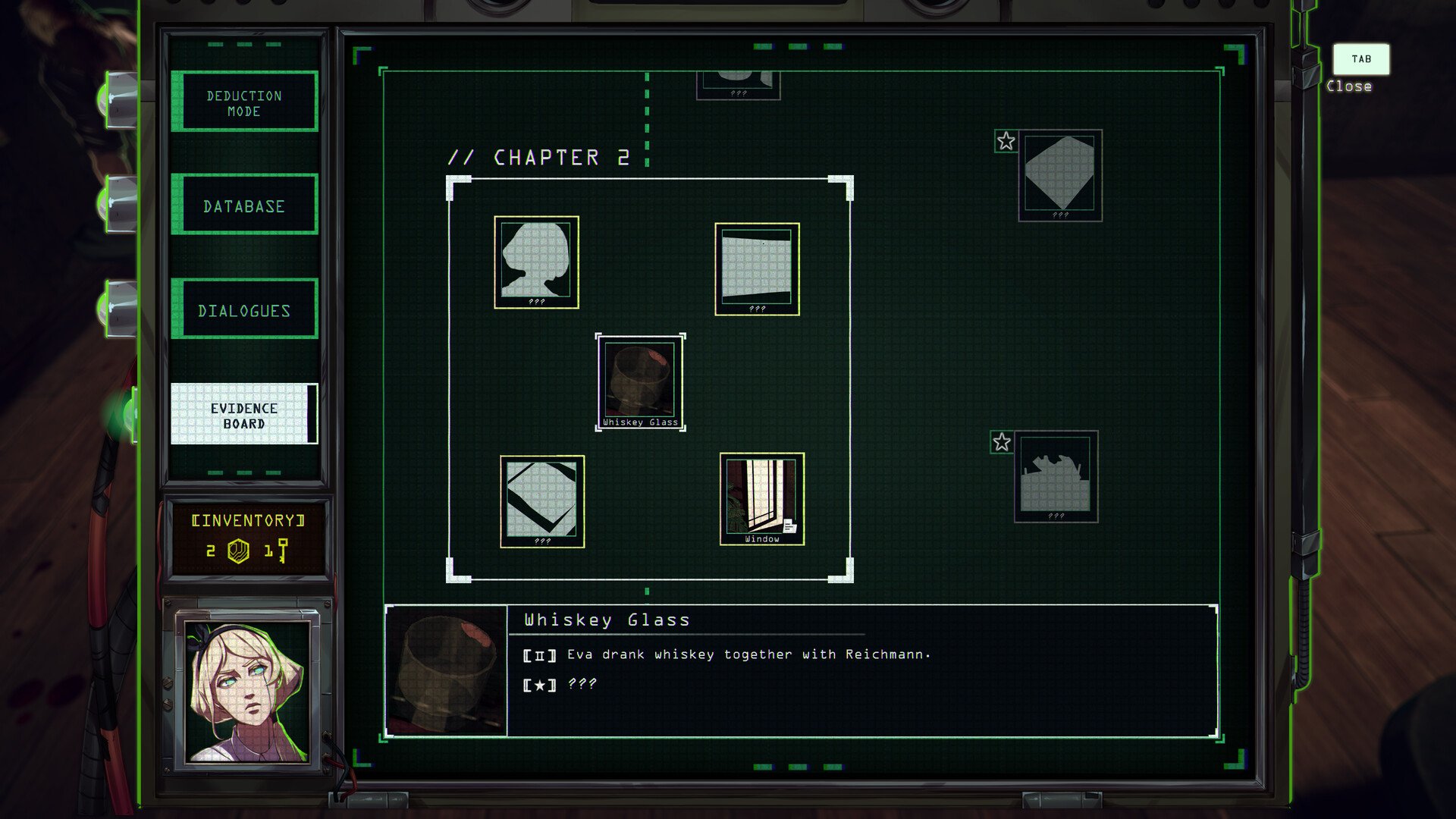The width and height of the screenshot is (1456, 819).
Task: Select the starred diamond-shaped unknown card
Action: pos(1059,174)
